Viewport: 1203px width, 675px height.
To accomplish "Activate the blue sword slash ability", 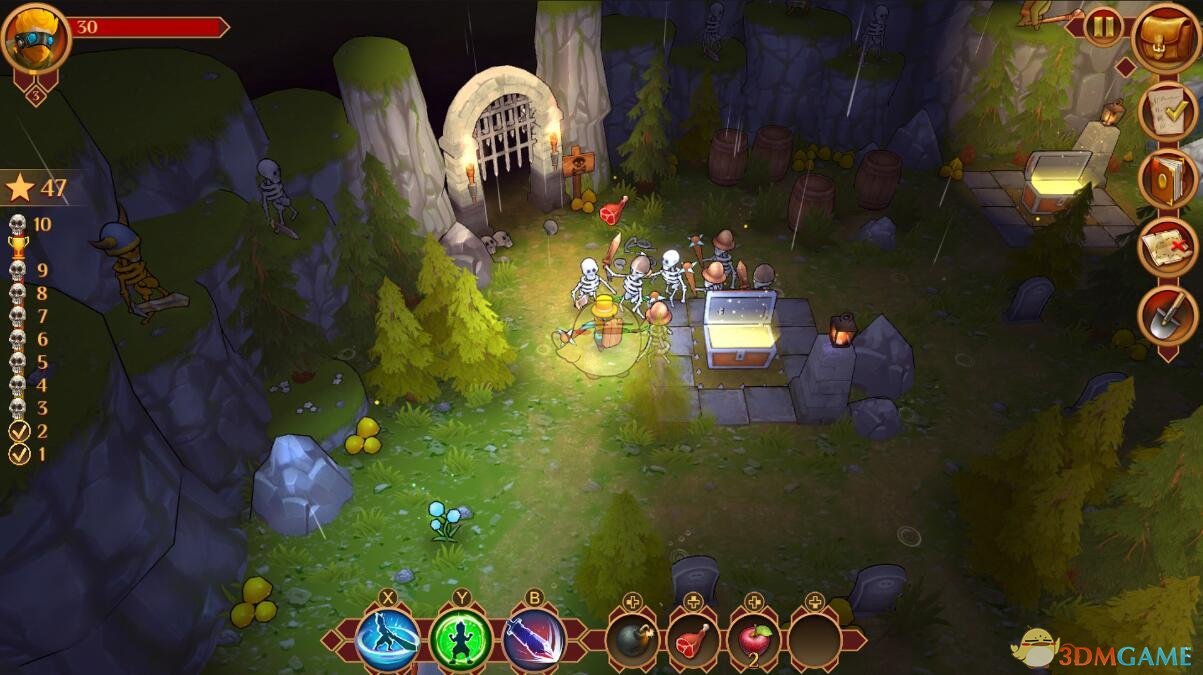I will coord(388,640).
